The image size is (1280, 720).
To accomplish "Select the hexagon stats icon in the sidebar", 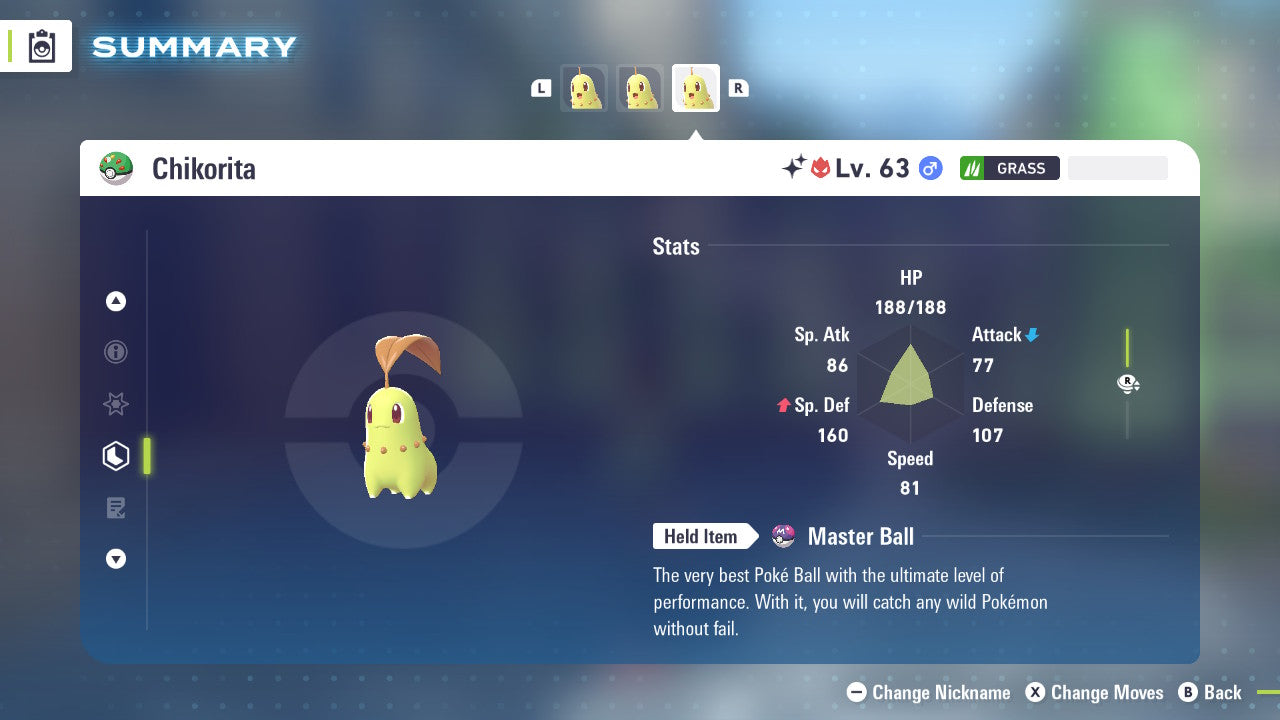I will (x=115, y=456).
